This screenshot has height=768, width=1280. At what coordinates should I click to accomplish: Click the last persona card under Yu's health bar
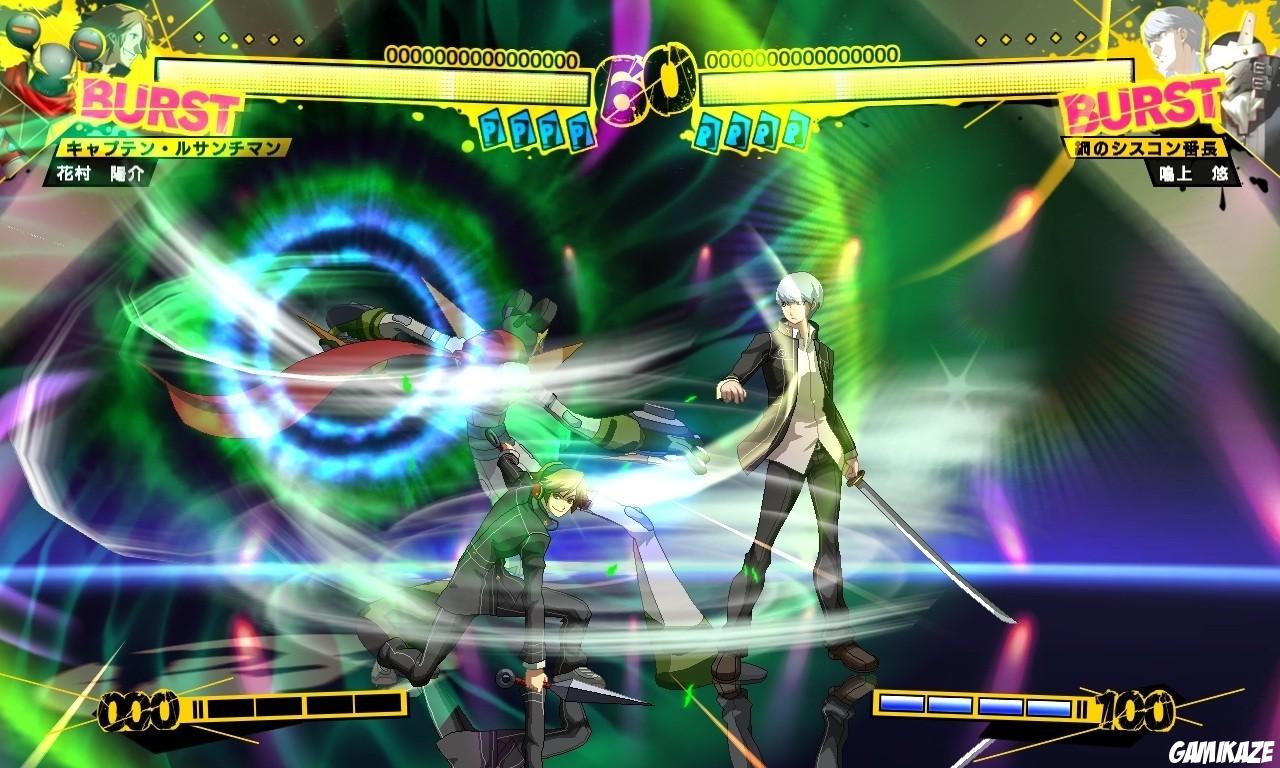[795, 130]
